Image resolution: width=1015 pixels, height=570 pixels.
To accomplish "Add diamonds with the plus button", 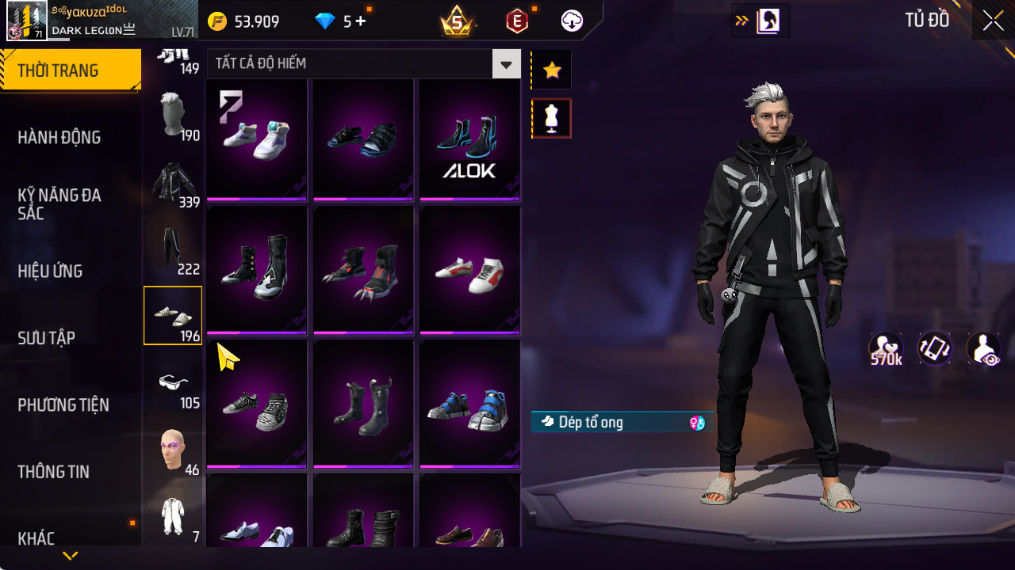I will 361,21.
